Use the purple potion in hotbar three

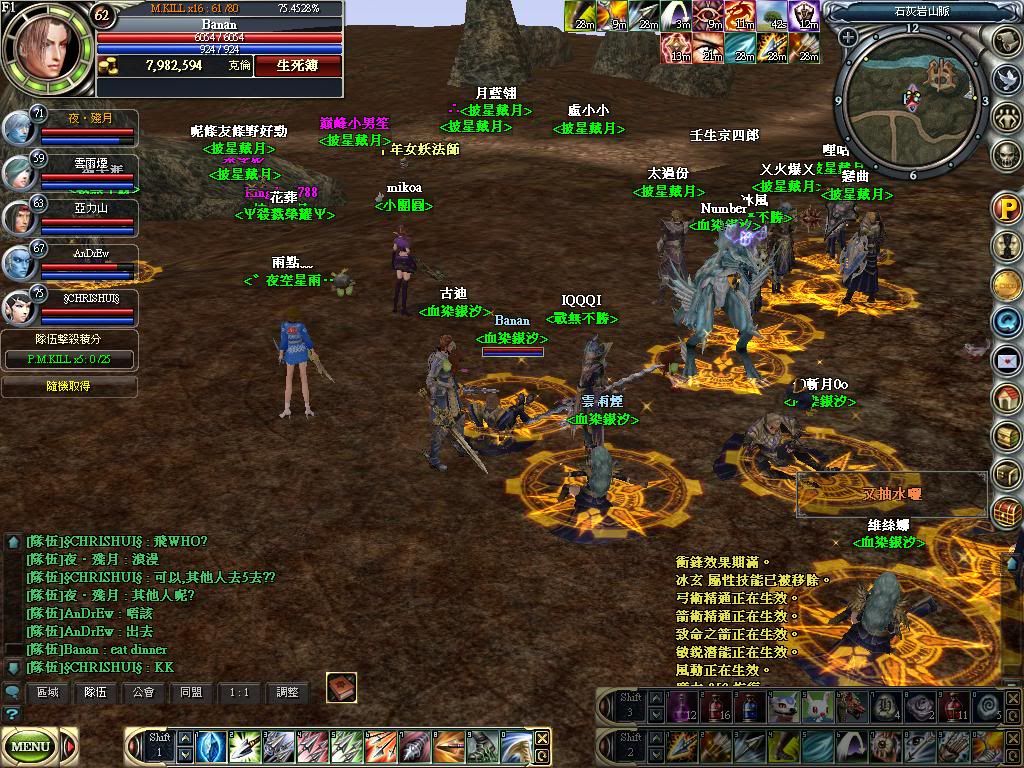coord(683,707)
